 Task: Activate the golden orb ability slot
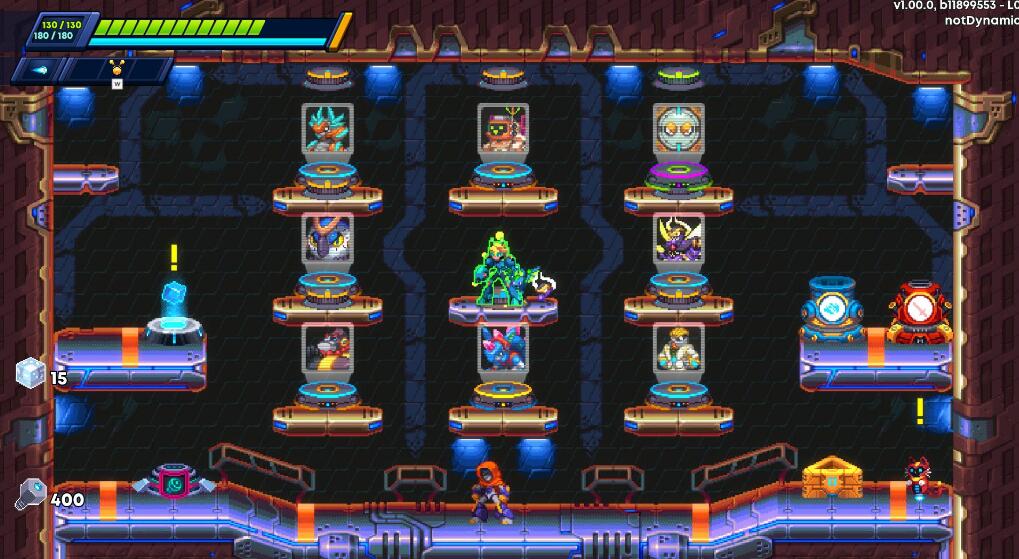(x=117, y=69)
